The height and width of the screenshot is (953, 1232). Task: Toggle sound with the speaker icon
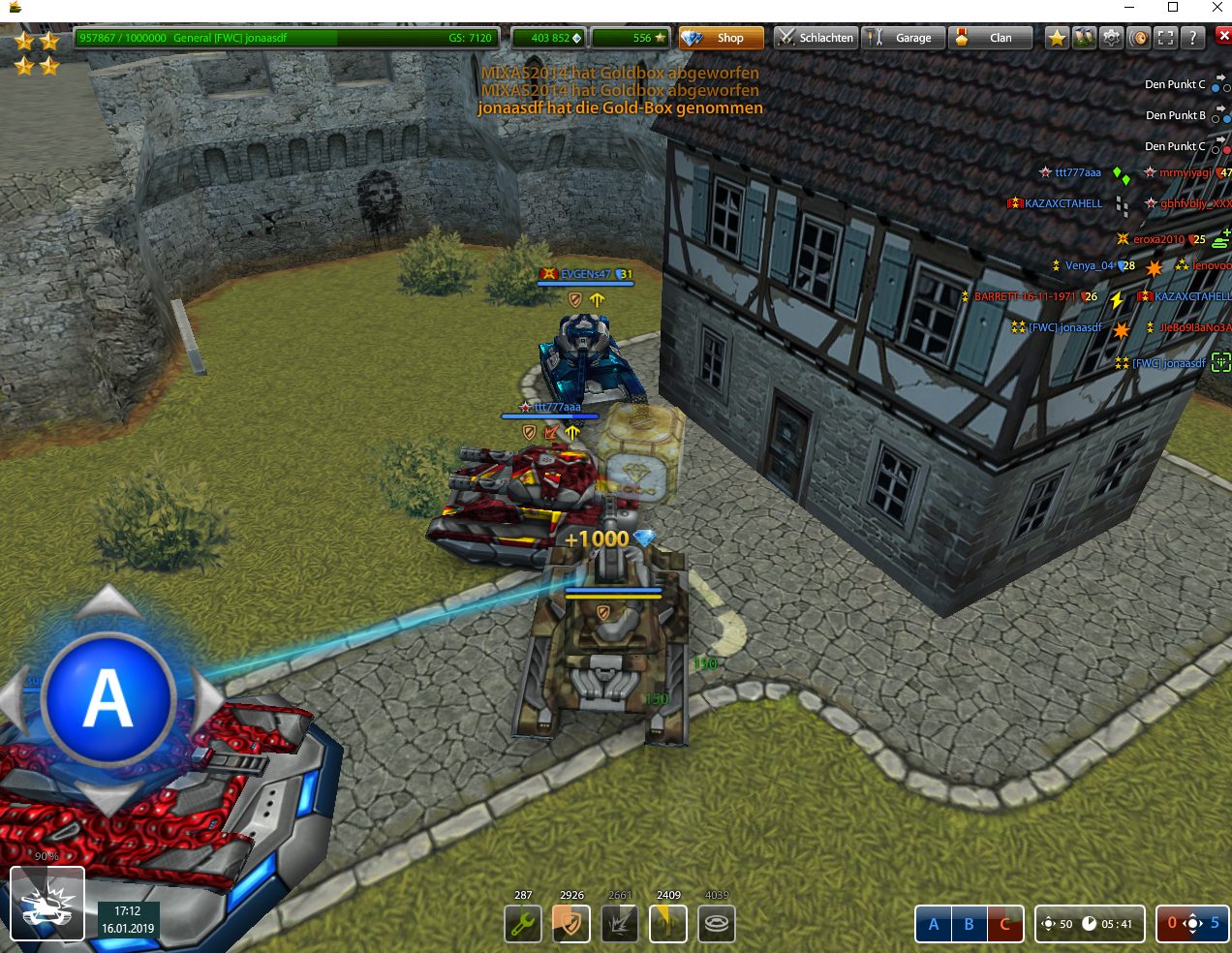(1139, 38)
